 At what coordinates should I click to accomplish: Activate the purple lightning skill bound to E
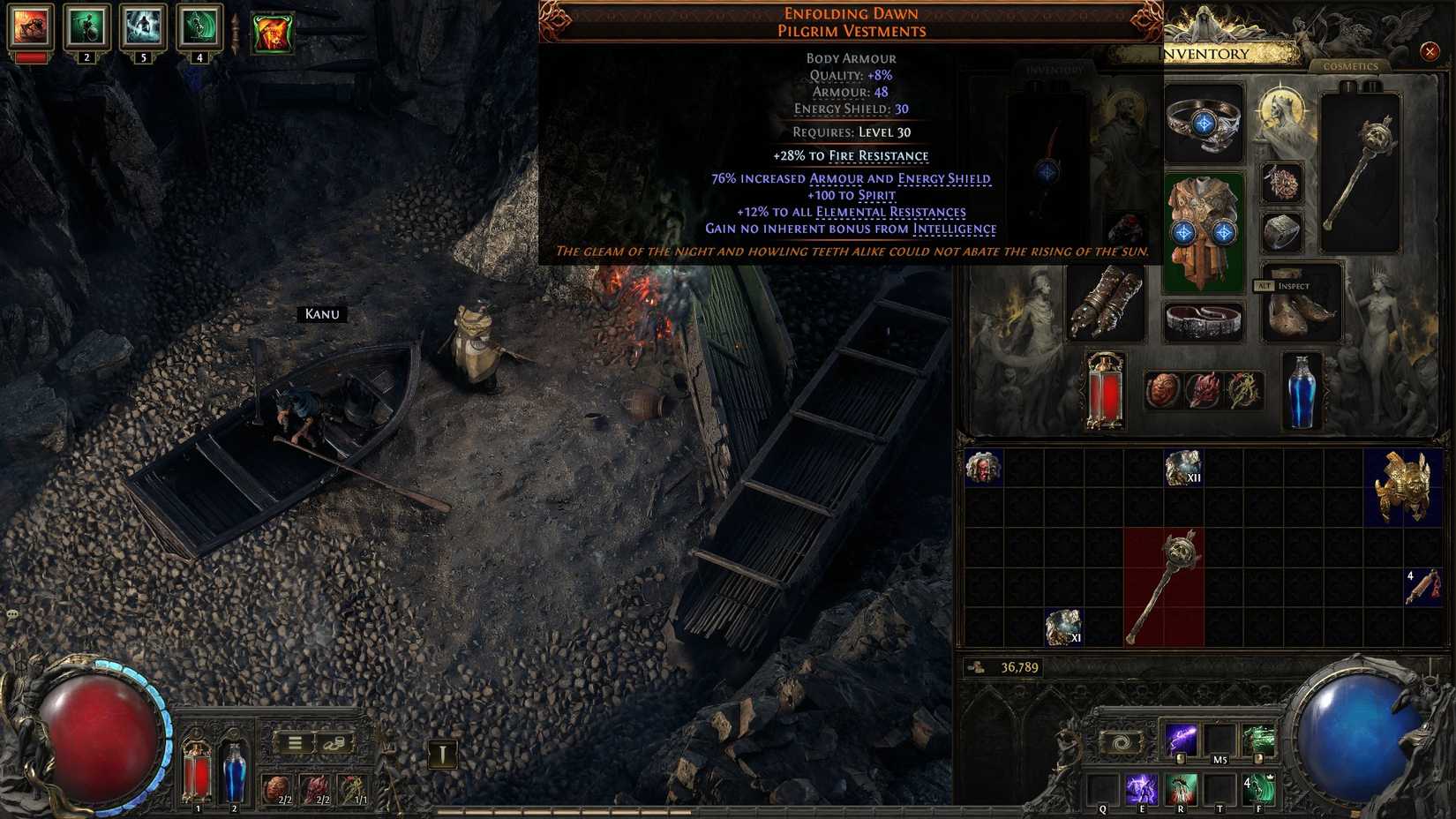point(1141,788)
